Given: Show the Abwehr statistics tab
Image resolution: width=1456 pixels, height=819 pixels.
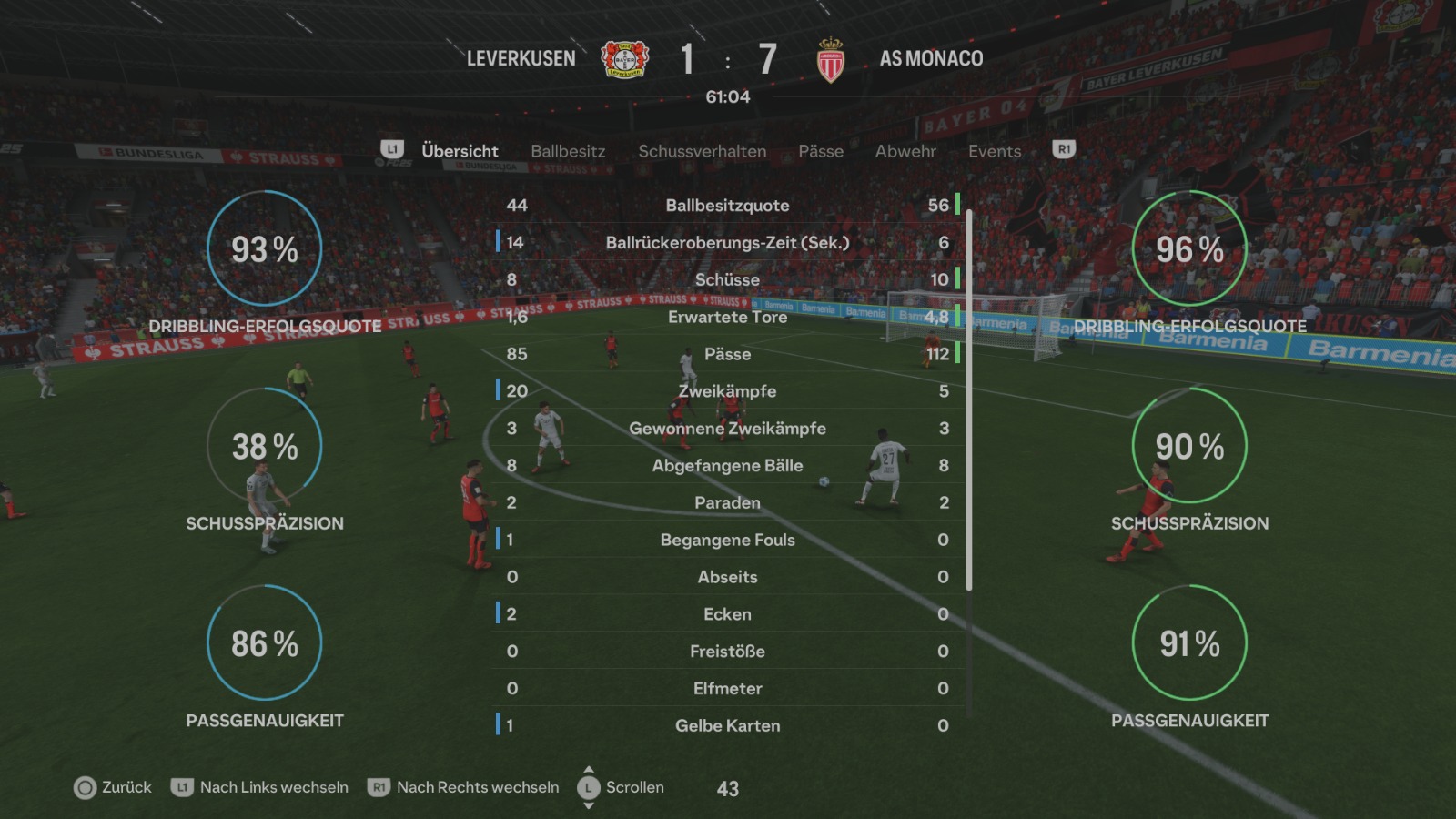Looking at the screenshot, I should (905, 151).
